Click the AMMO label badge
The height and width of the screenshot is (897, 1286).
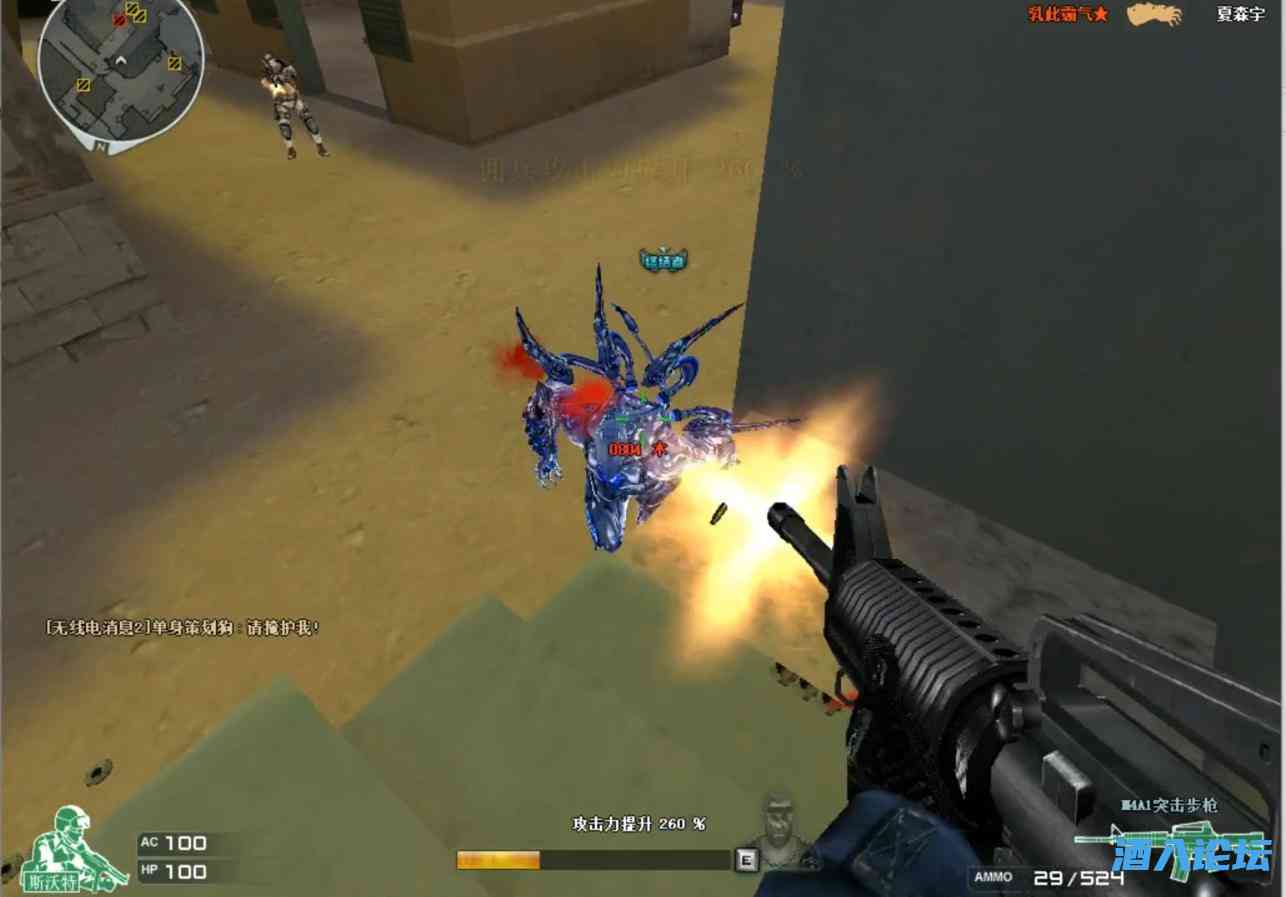point(995,875)
